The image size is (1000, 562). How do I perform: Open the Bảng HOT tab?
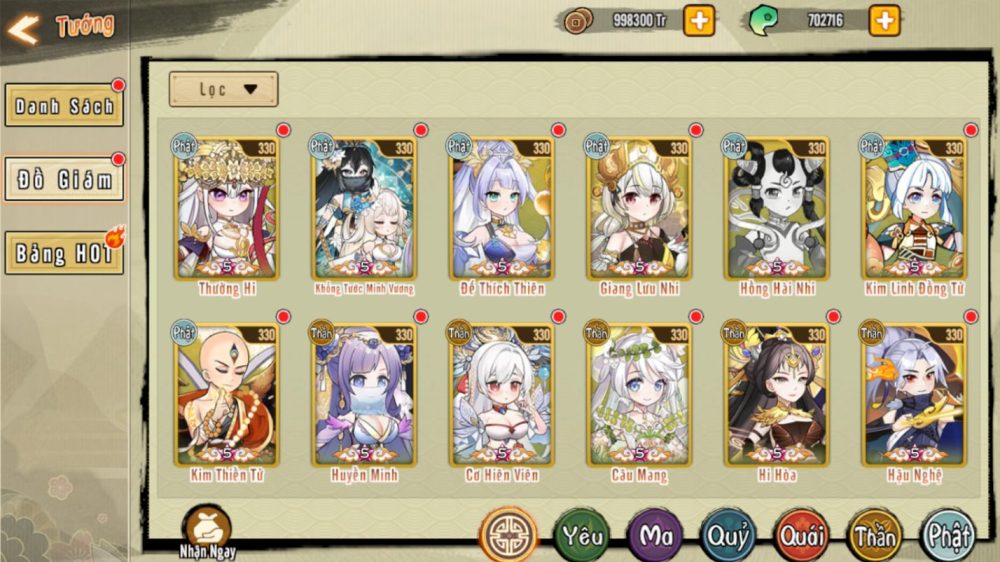click(64, 253)
